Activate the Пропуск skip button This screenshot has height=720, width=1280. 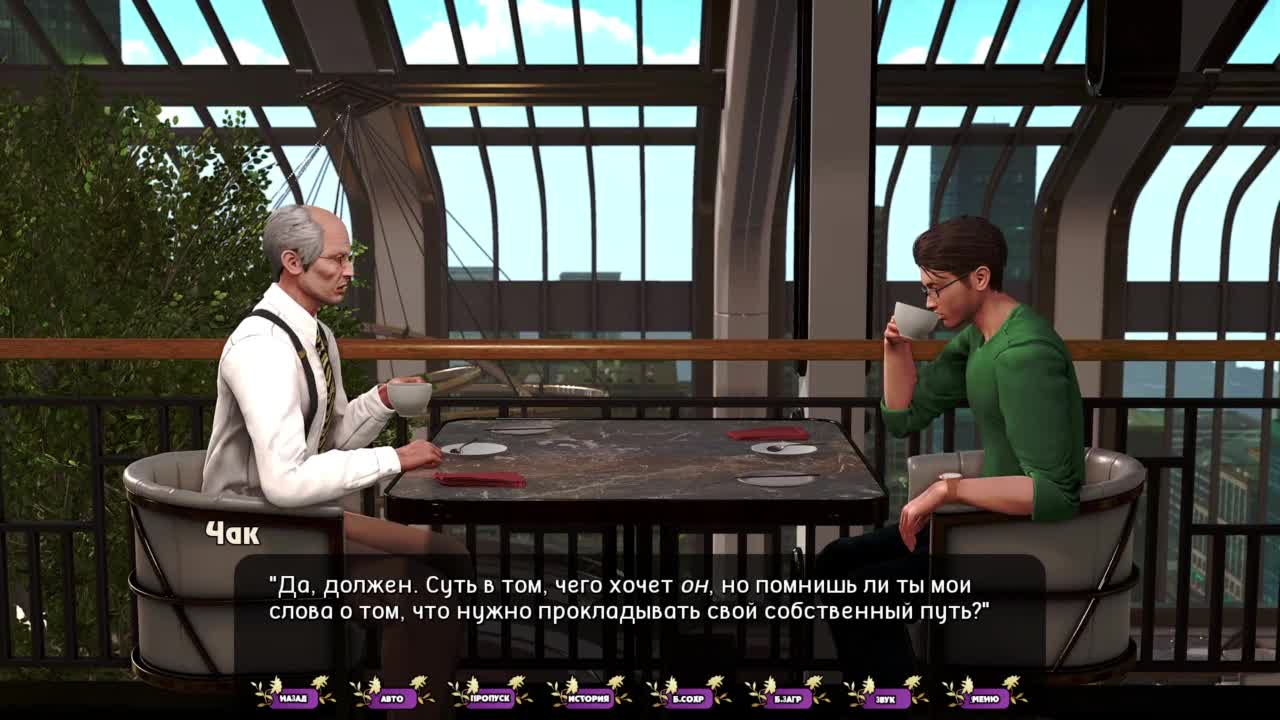tap(490, 698)
